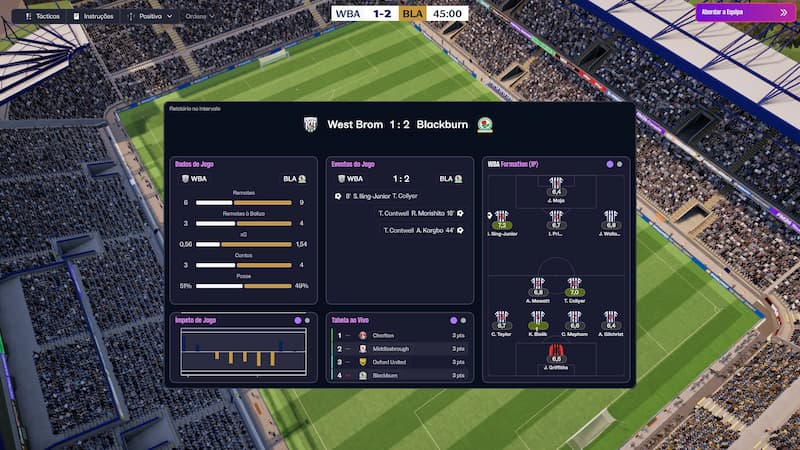Screen dimensions: 800x450
Task: Pick C. Taylor in the formation panel
Action: [x=502, y=320]
